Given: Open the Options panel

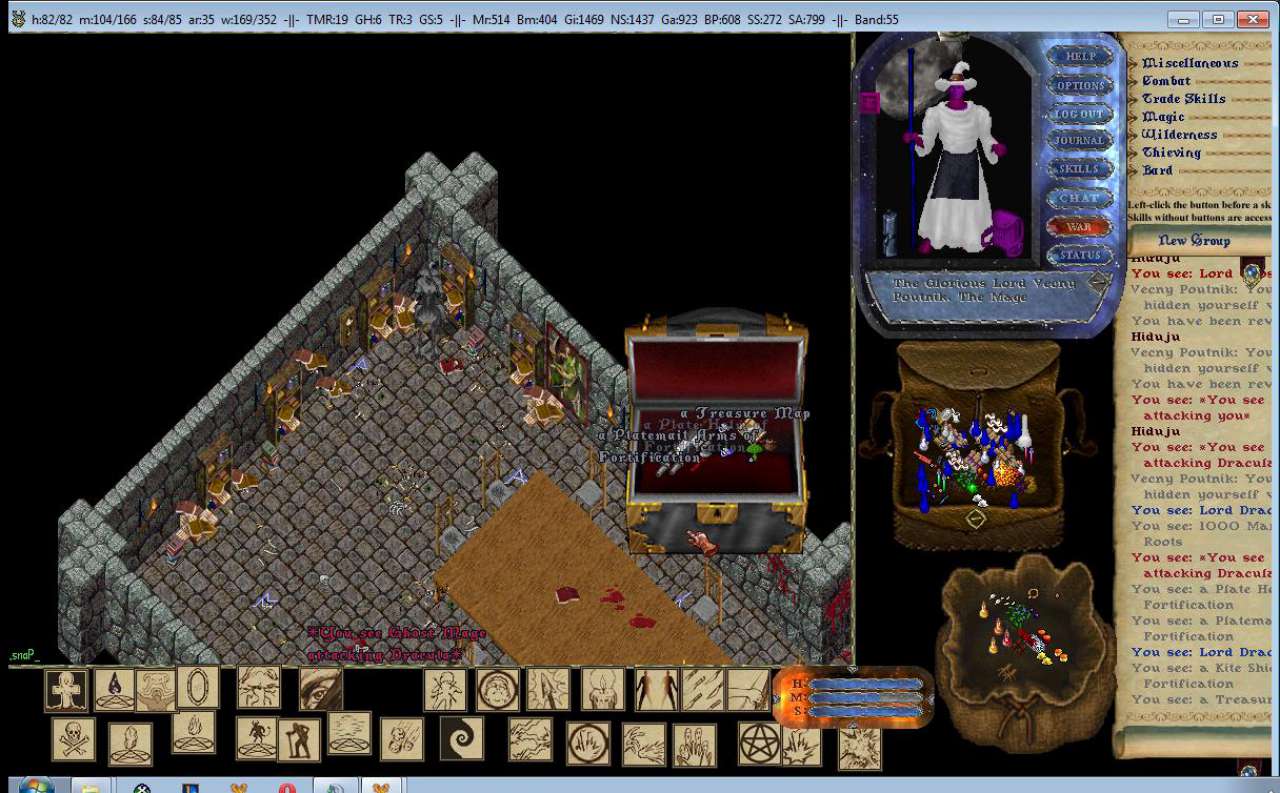Looking at the screenshot, I should (1080, 86).
